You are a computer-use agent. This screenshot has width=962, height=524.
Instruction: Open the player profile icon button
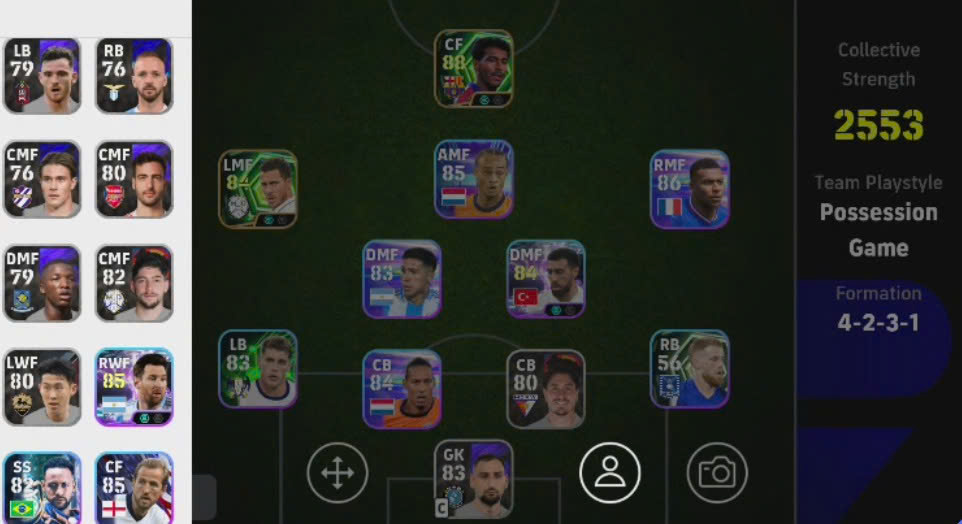click(609, 472)
